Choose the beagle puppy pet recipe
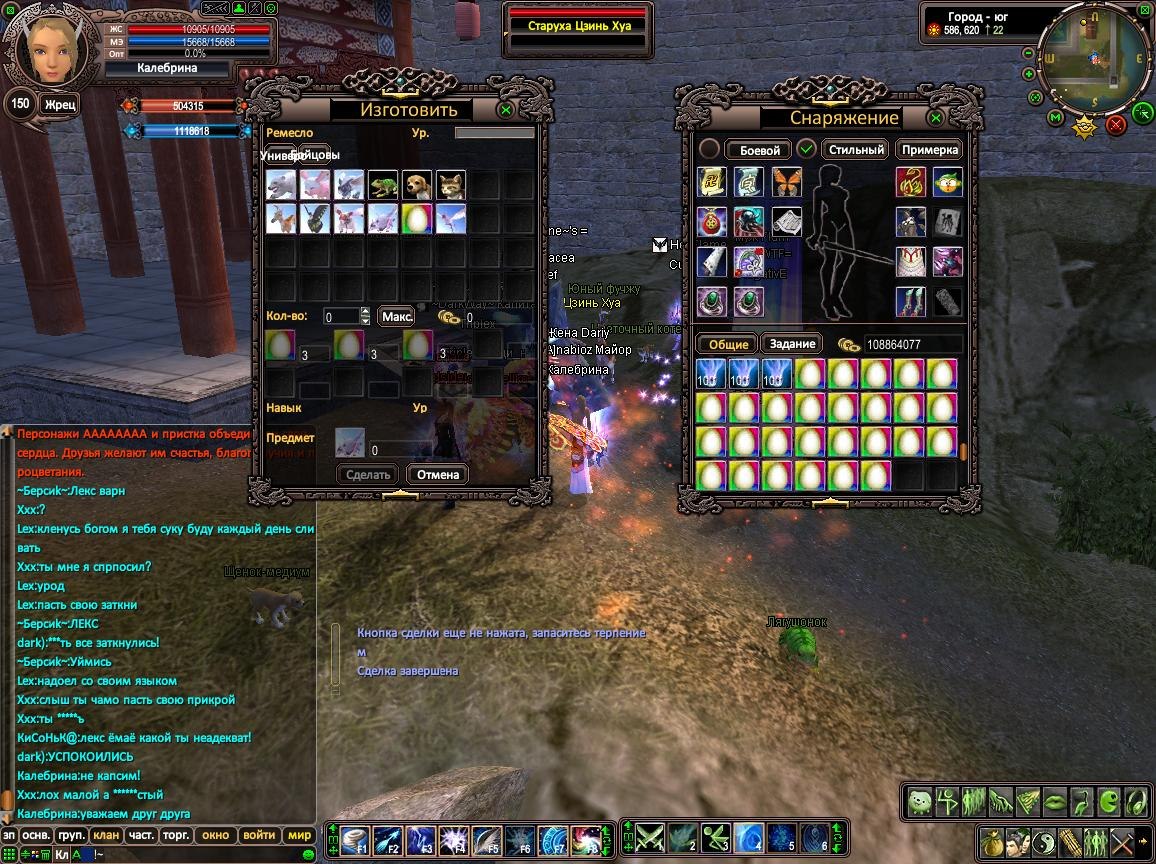Image resolution: width=1156 pixels, height=864 pixels. point(417,184)
